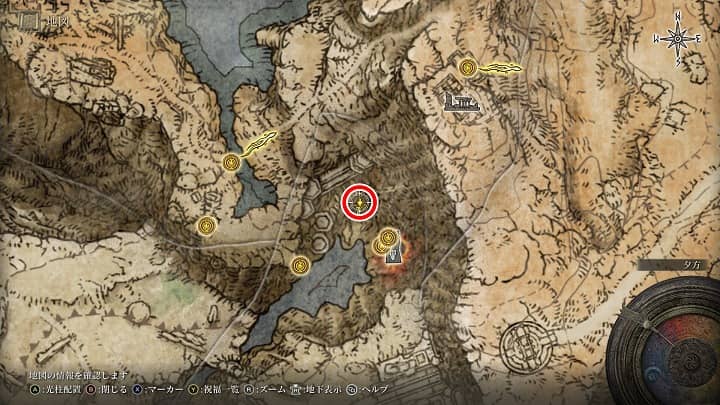Choose the riverside grace marker with the golden ray

click(x=232, y=161)
